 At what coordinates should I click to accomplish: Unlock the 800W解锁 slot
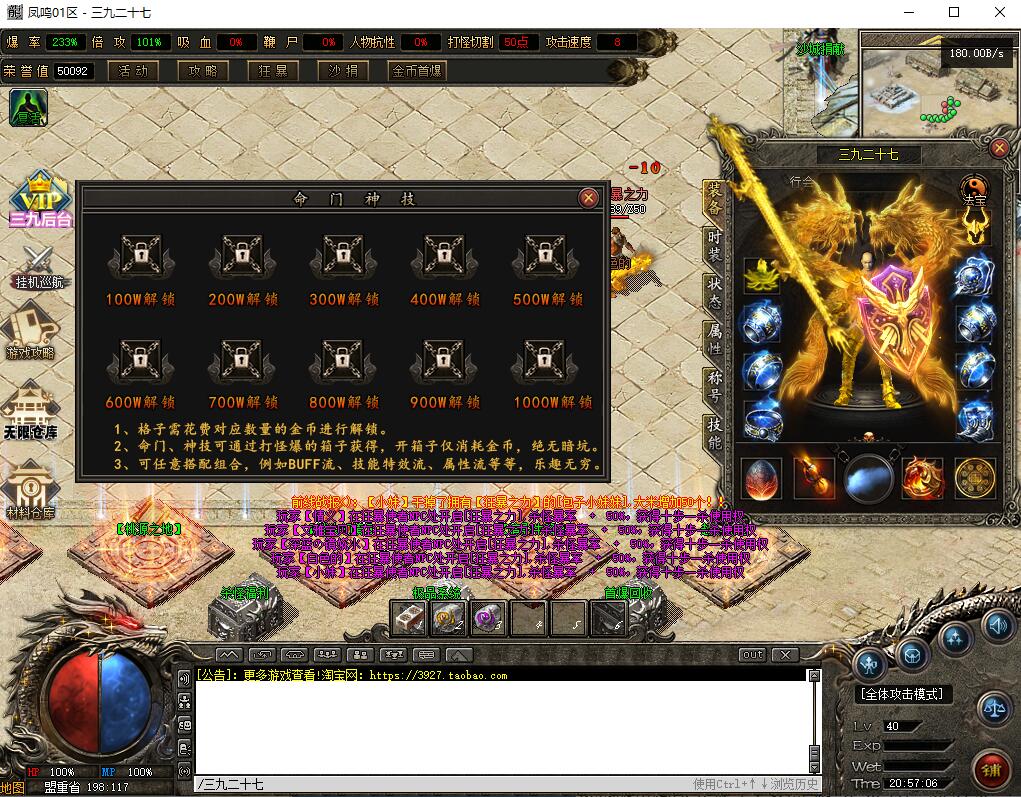tap(343, 361)
